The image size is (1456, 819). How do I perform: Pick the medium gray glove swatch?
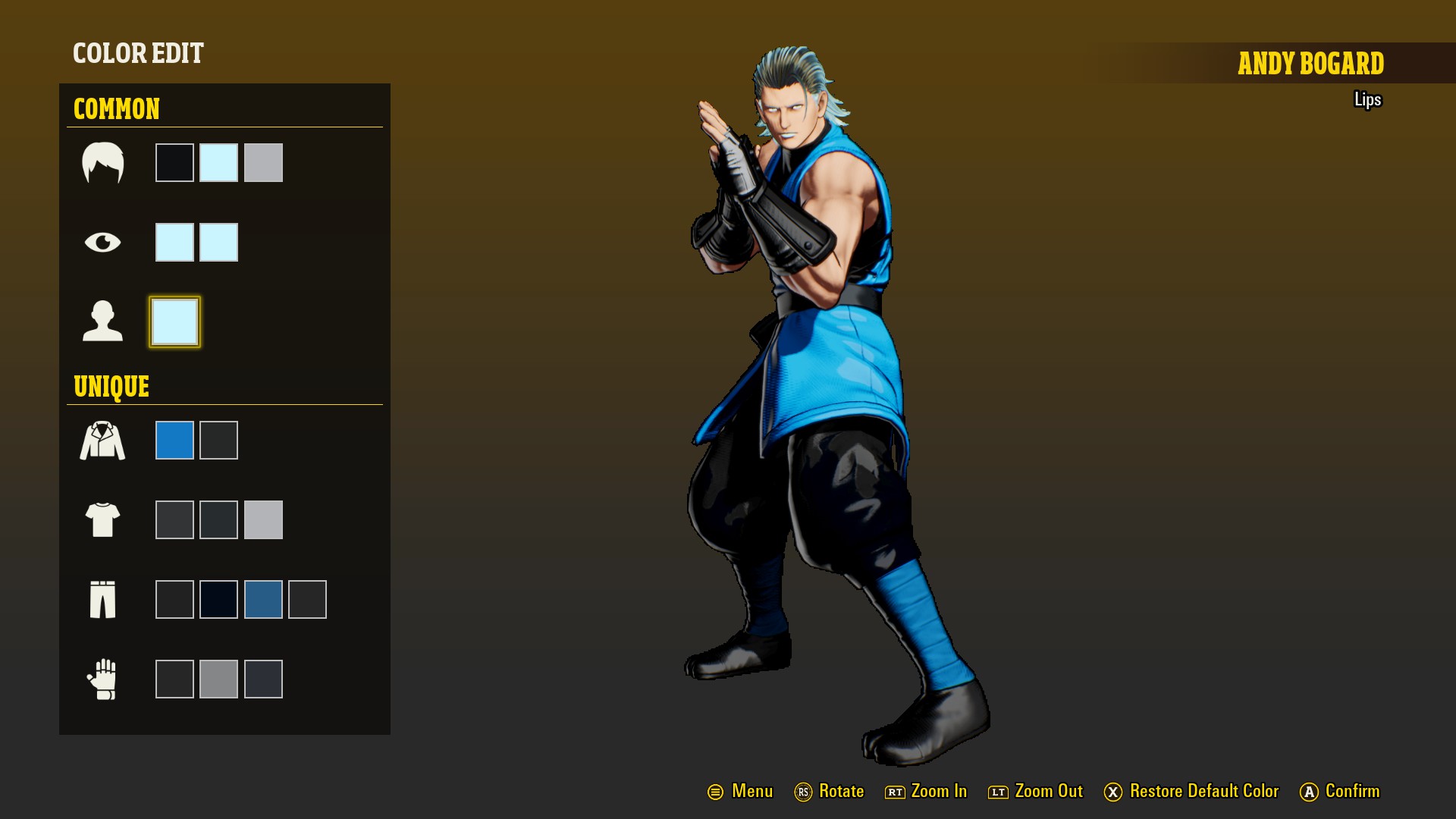pyautogui.click(x=218, y=679)
